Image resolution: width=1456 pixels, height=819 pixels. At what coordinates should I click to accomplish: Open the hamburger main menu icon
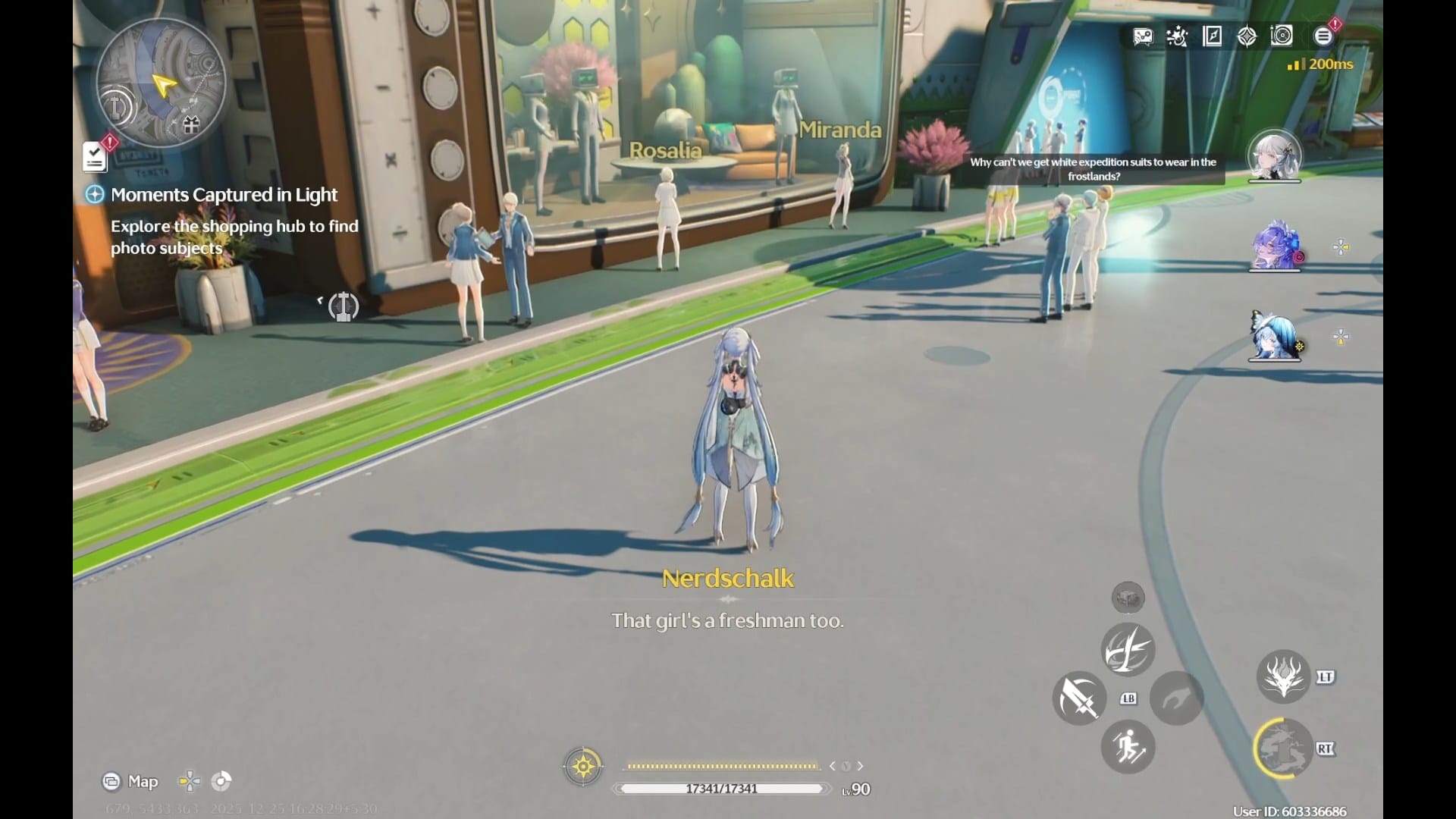pyautogui.click(x=1323, y=36)
